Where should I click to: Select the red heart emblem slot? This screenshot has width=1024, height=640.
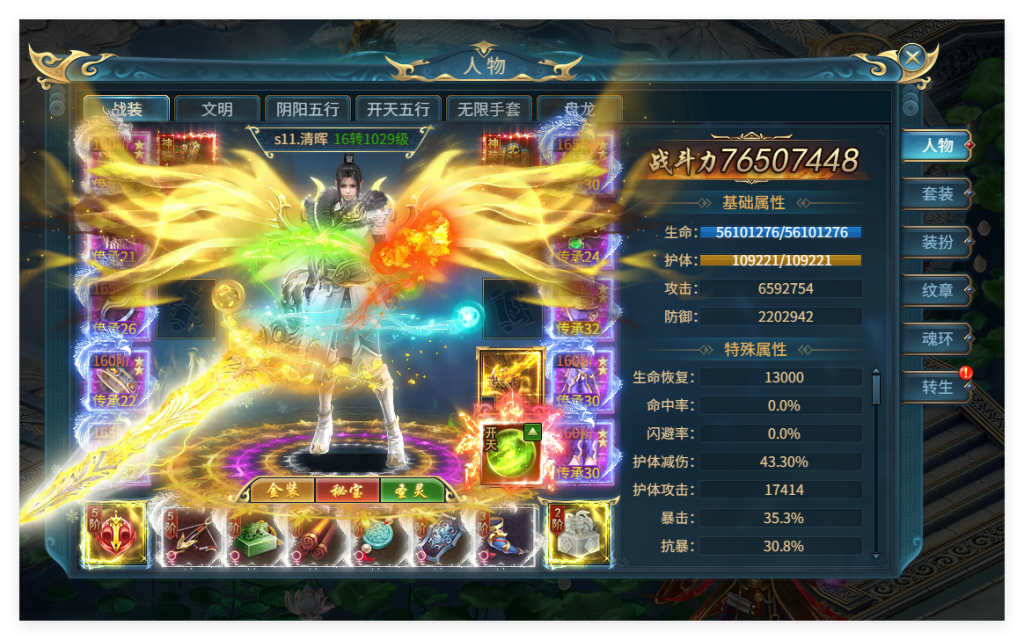coord(116,534)
